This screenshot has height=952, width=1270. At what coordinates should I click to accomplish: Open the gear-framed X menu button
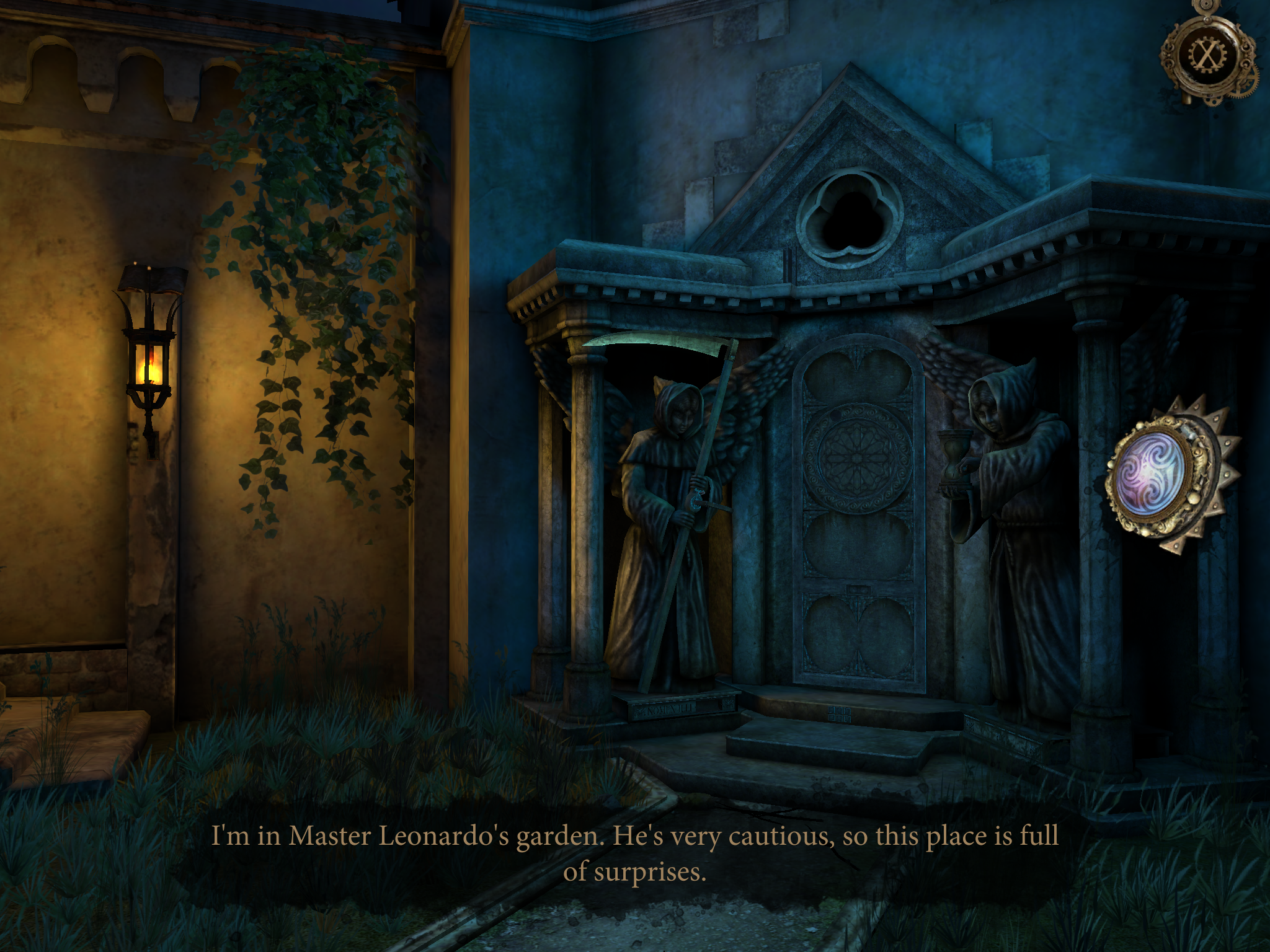[1206, 55]
